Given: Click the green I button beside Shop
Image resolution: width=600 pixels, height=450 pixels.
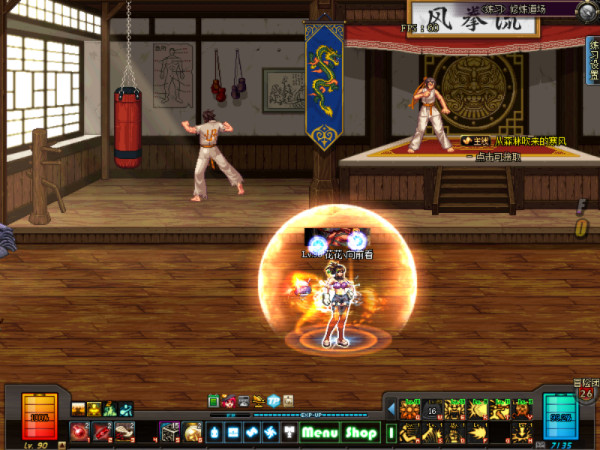Looking at the screenshot, I should pyautogui.click(x=392, y=432).
